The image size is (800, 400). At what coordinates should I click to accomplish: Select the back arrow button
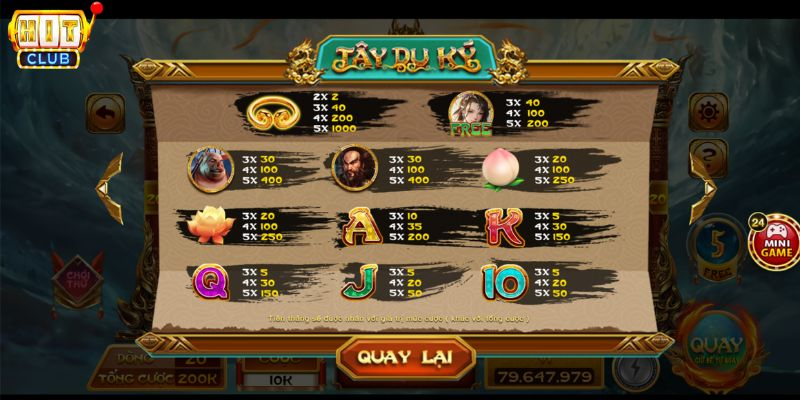coord(105,112)
